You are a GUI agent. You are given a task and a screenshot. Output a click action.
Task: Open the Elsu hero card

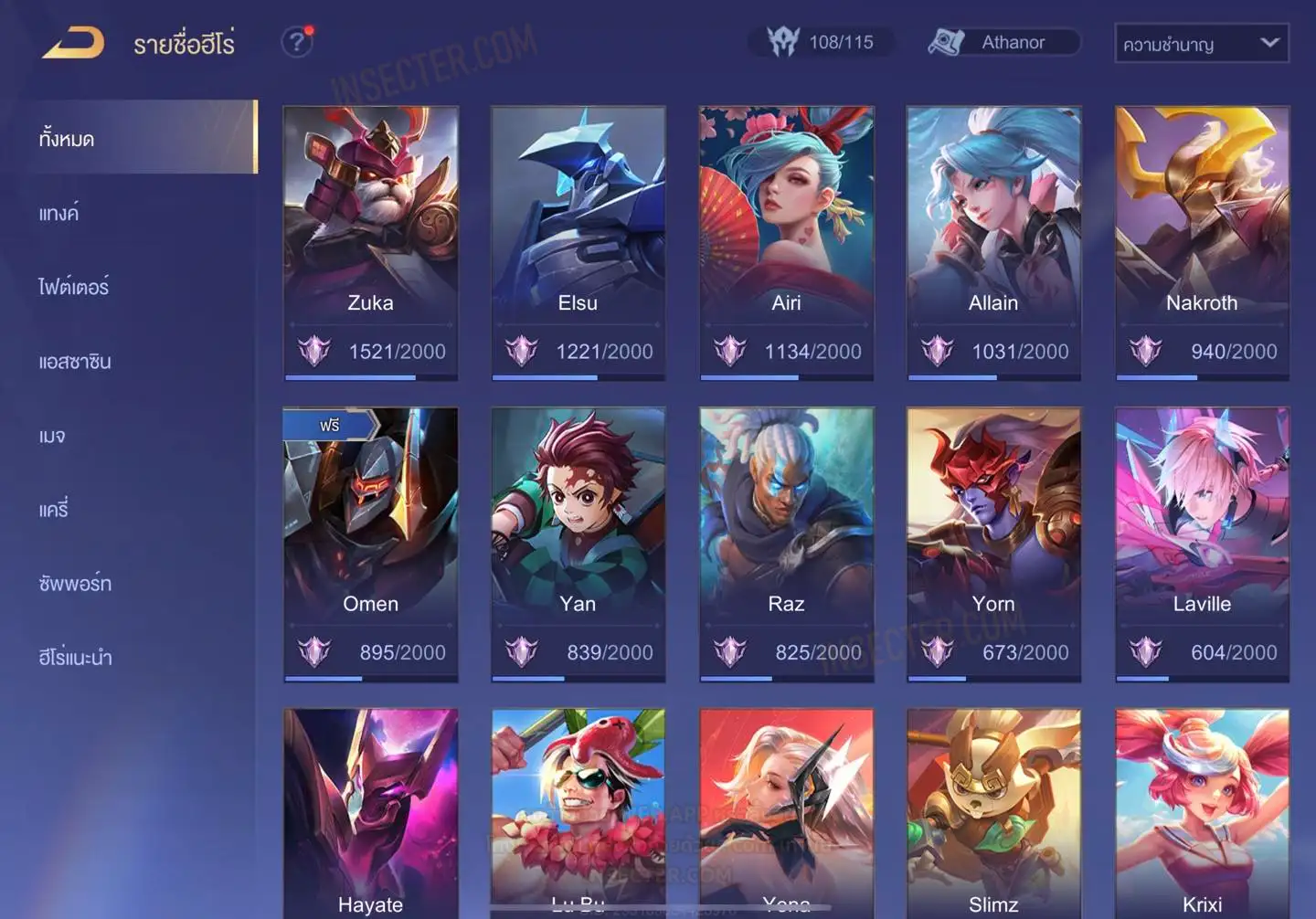click(x=578, y=242)
